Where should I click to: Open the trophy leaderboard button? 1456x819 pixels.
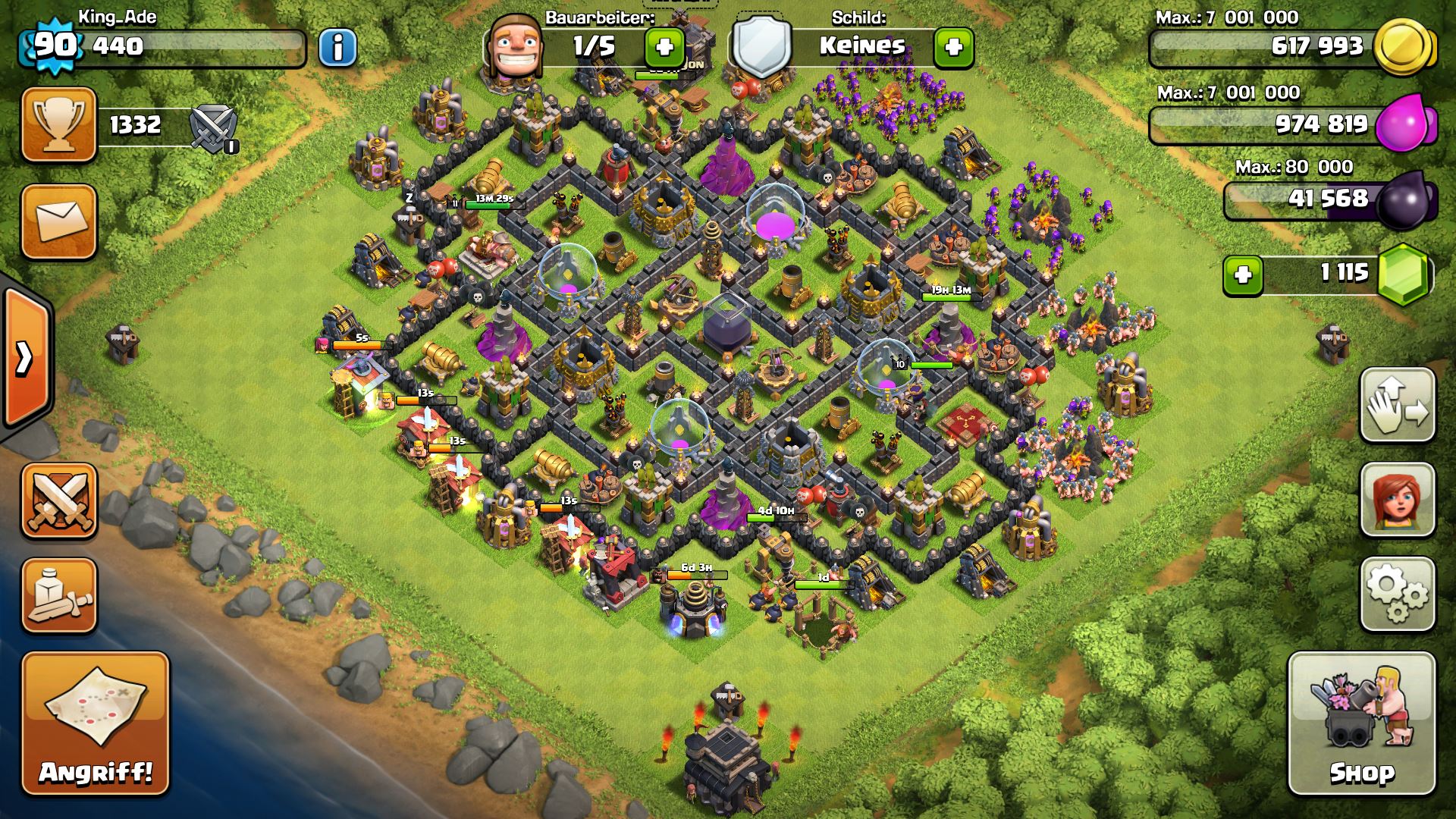pyautogui.click(x=59, y=124)
